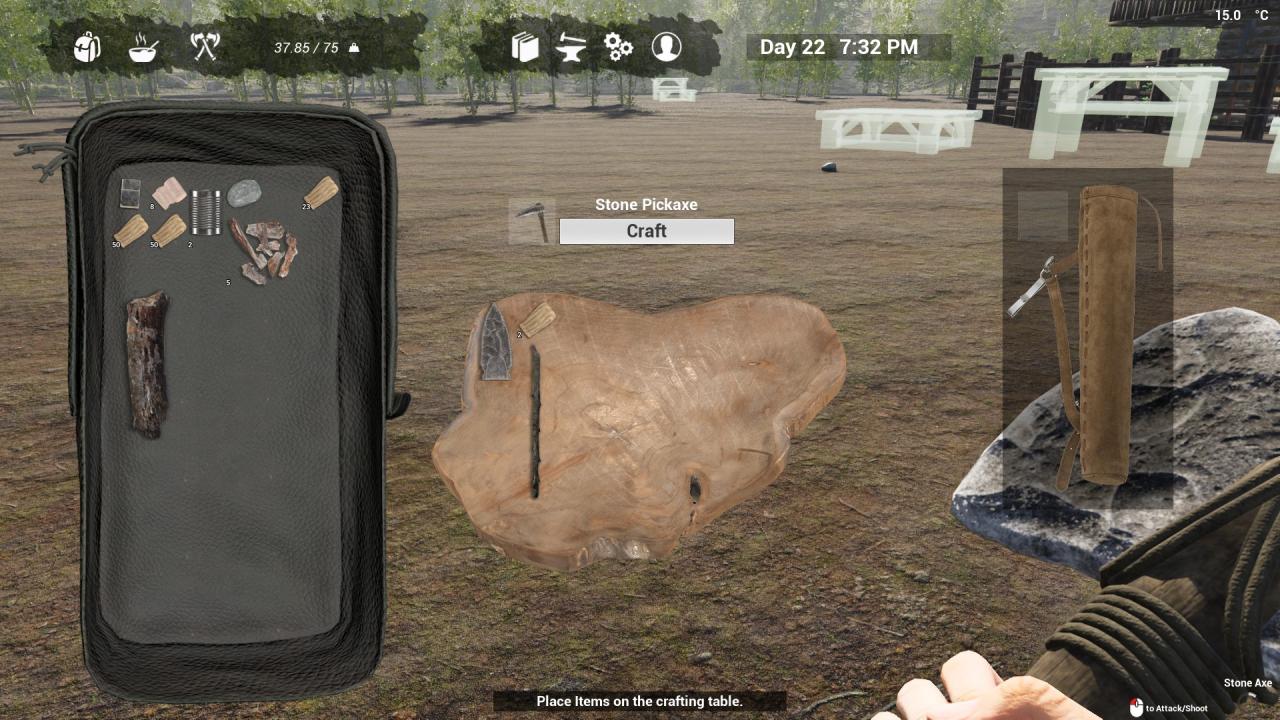Click the Craft button for Stone Pickaxe
The height and width of the screenshot is (720, 1280).
coord(646,231)
